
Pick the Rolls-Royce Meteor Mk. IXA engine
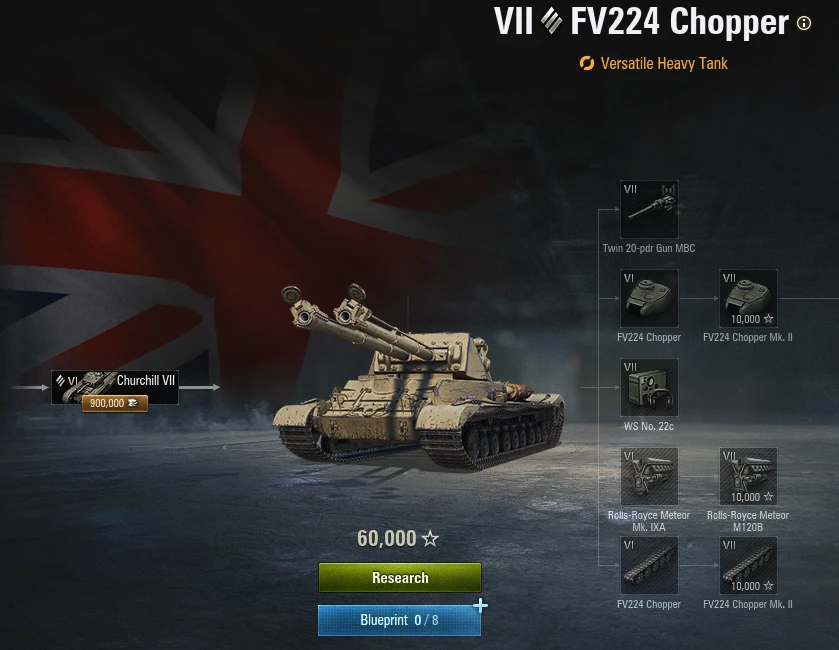coord(649,476)
